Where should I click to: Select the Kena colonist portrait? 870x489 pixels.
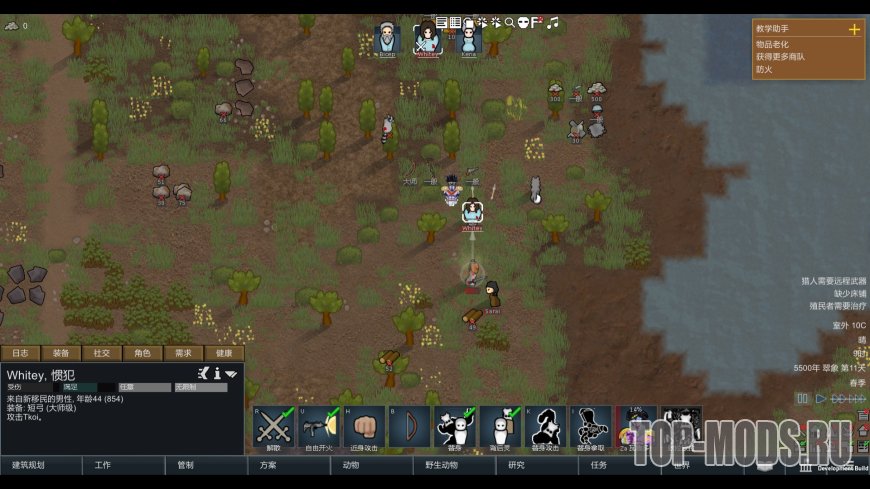(x=469, y=40)
